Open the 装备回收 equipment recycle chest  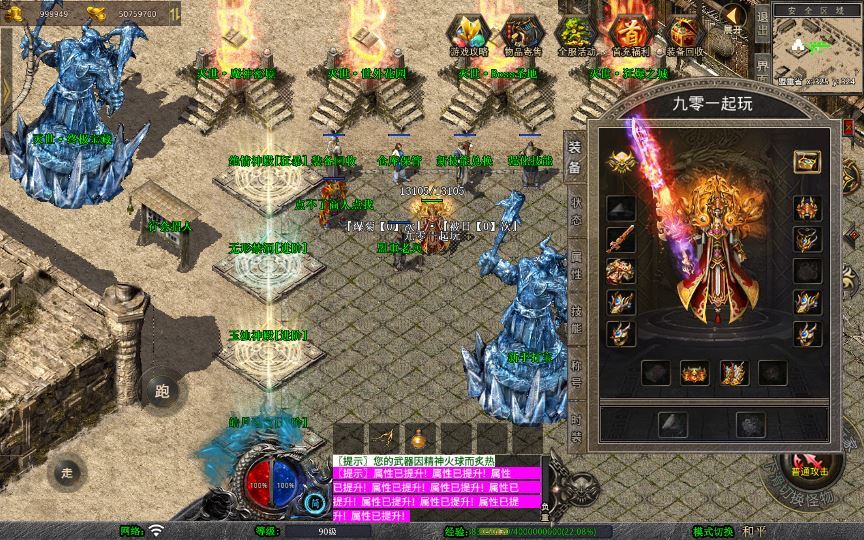pyautogui.click(x=684, y=35)
